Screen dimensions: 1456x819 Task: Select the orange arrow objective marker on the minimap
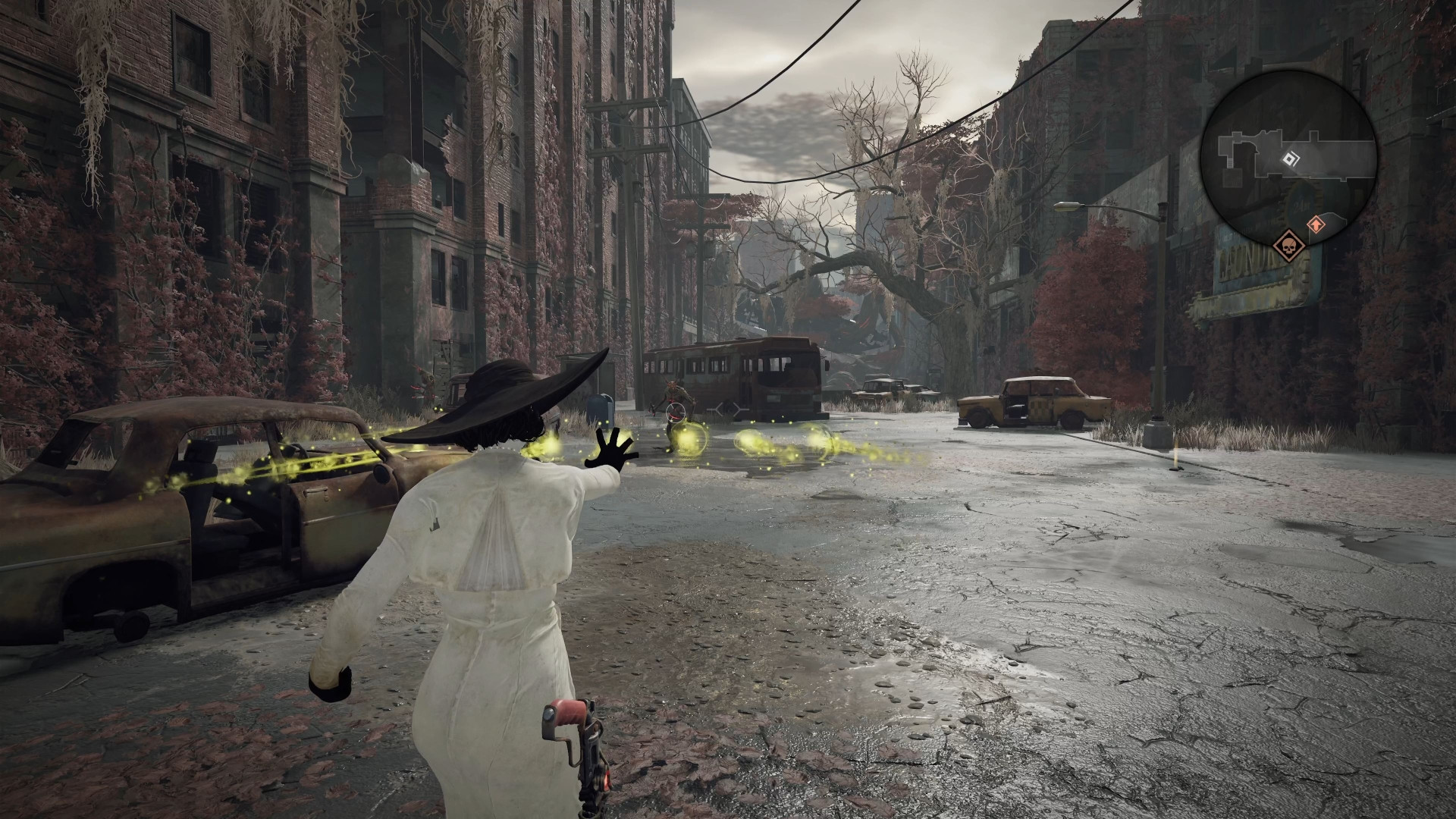point(1316,224)
